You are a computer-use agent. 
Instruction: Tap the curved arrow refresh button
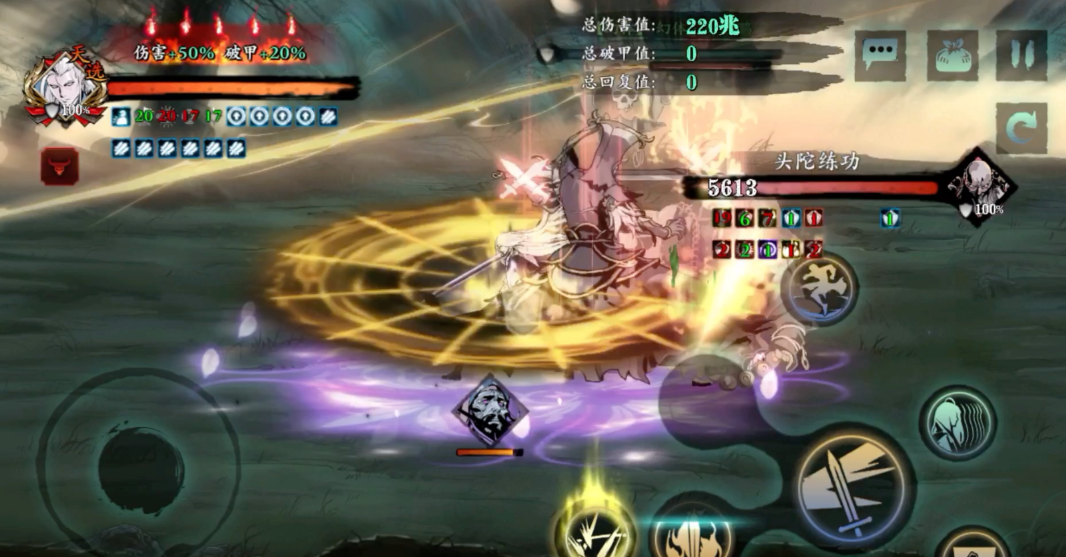(x=1021, y=128)
